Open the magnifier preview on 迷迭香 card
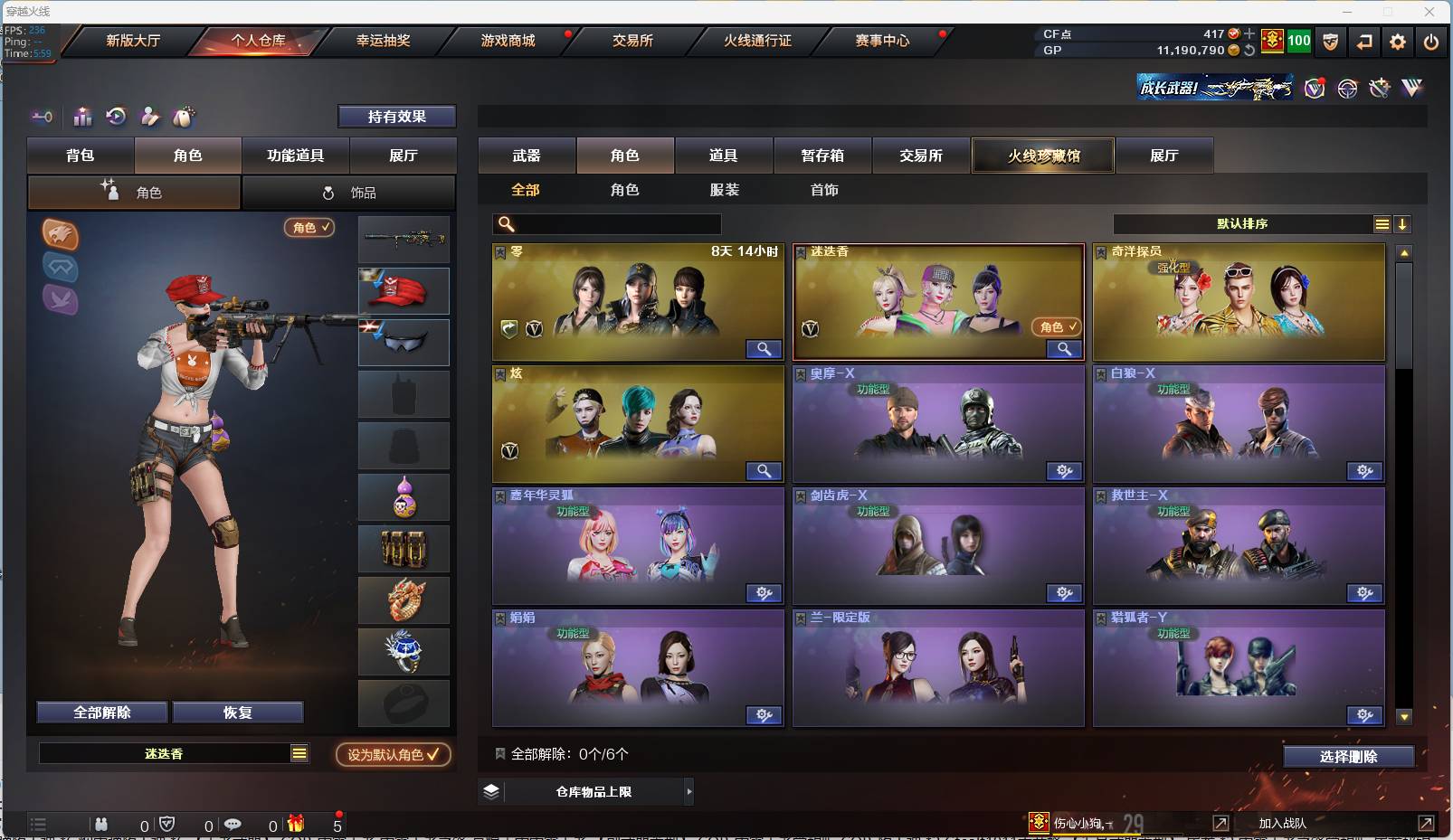 click(x=1065, y=349)
